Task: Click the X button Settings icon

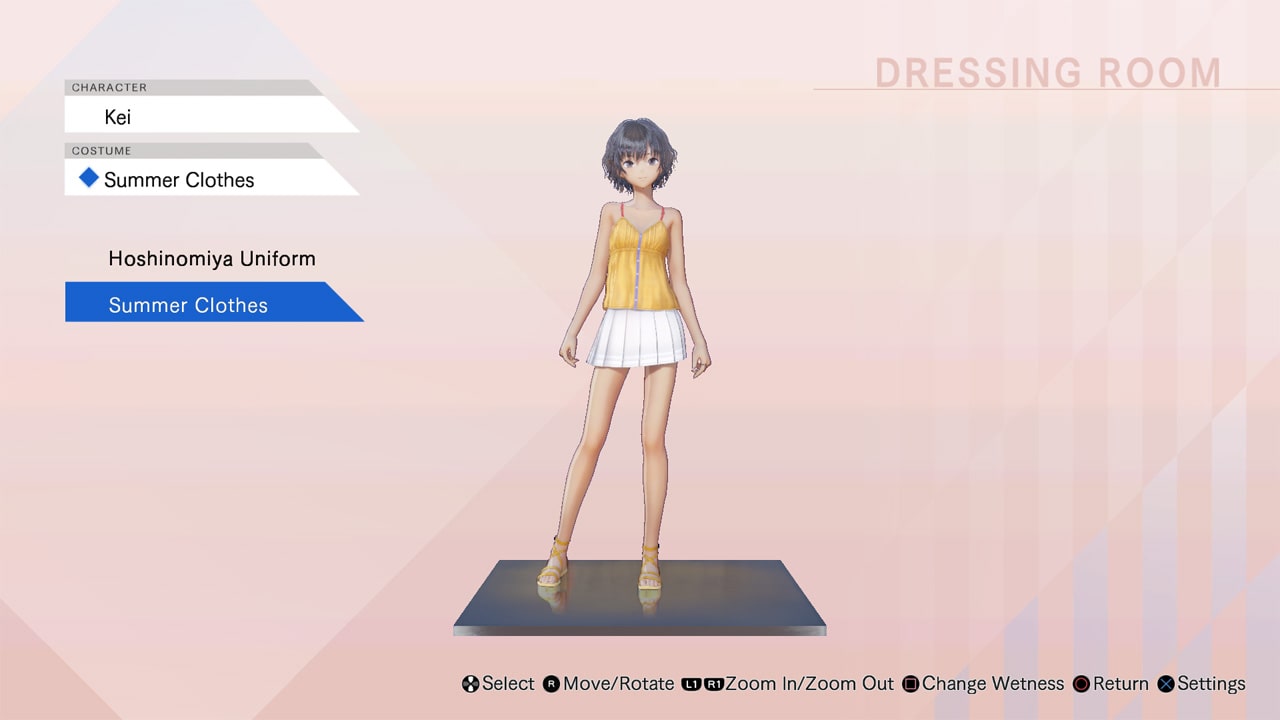Action: (1166, 684)
